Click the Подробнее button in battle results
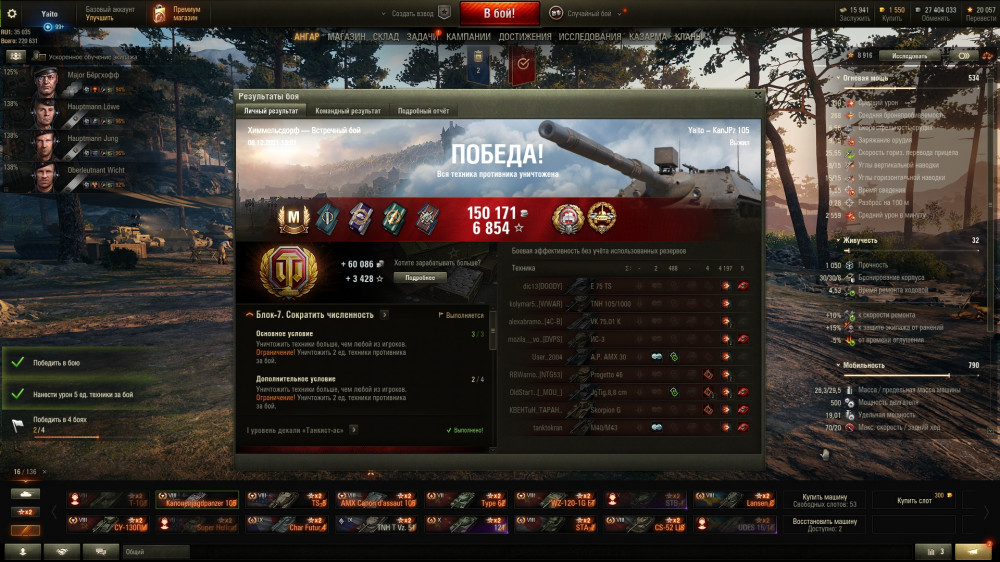 click(x=419, y=277)
